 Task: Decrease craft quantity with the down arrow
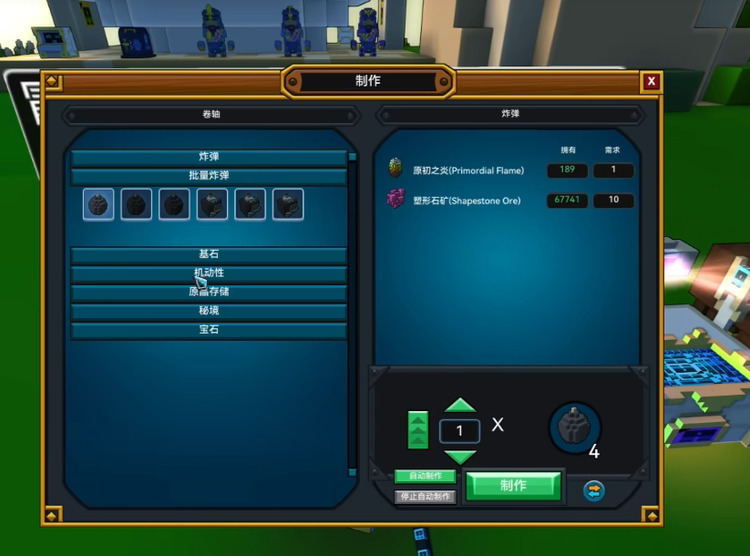pos(460,456)
